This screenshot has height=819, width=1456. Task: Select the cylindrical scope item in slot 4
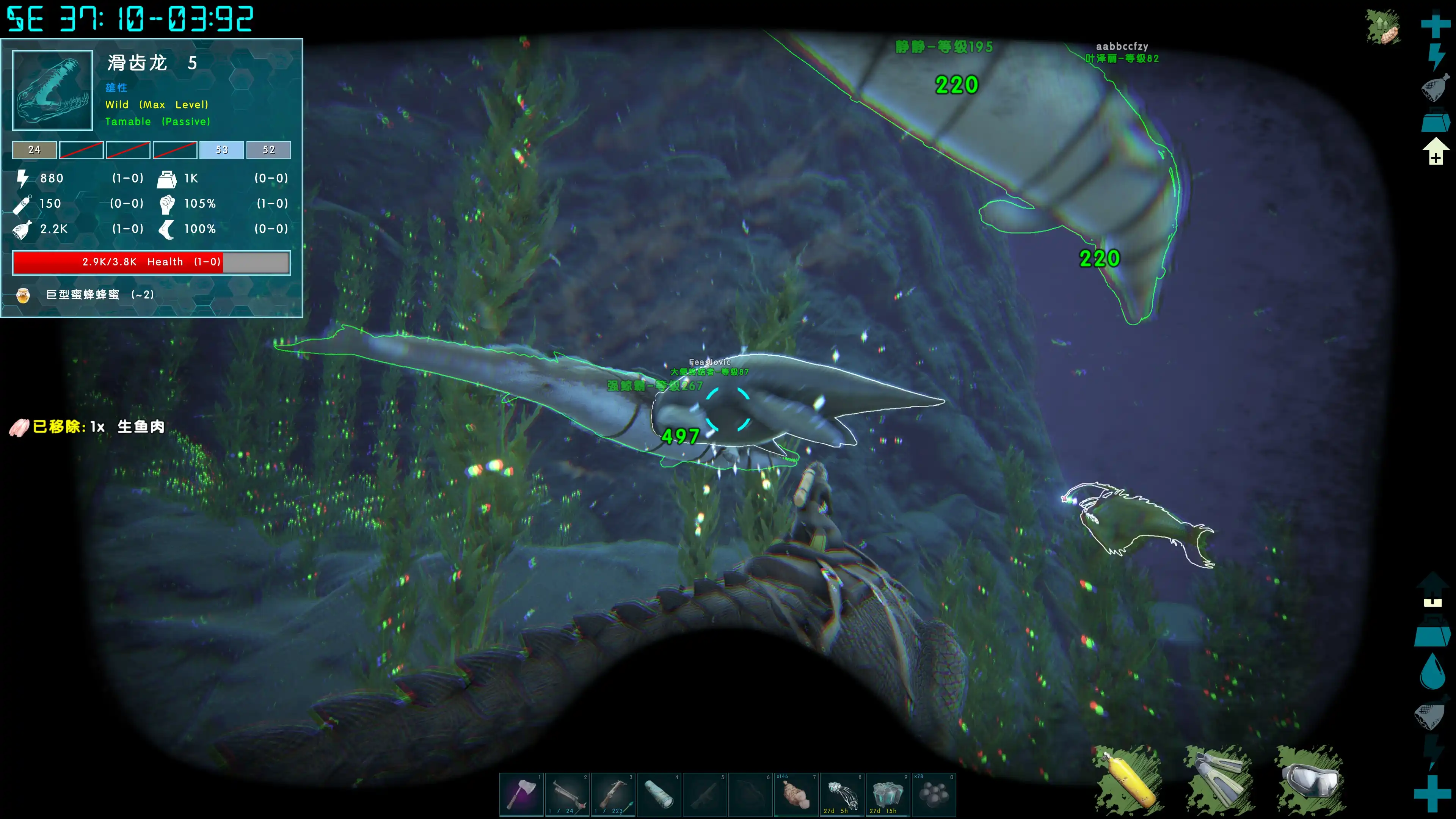click(659, 794)
